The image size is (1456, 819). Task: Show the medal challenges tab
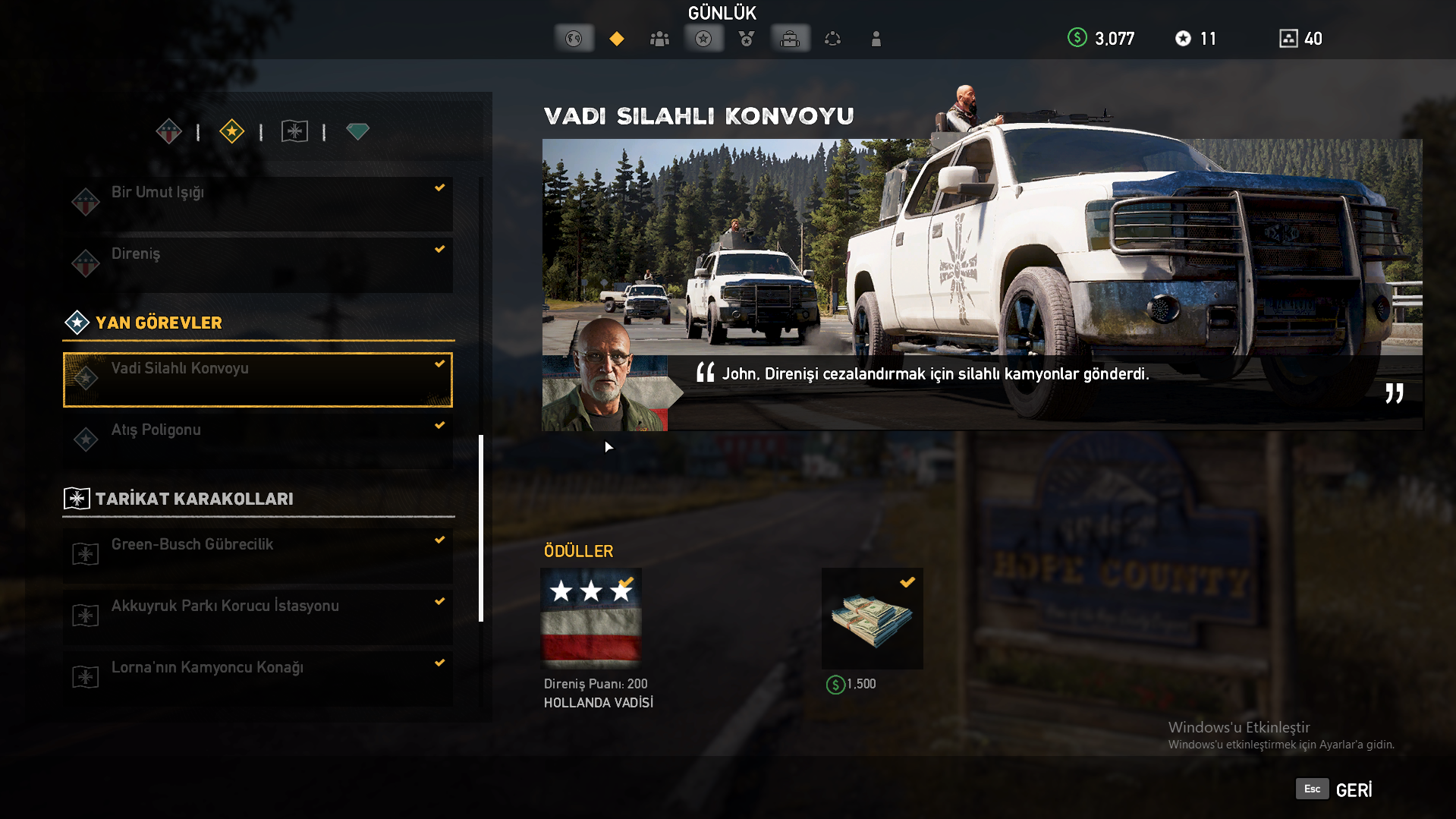747,39
